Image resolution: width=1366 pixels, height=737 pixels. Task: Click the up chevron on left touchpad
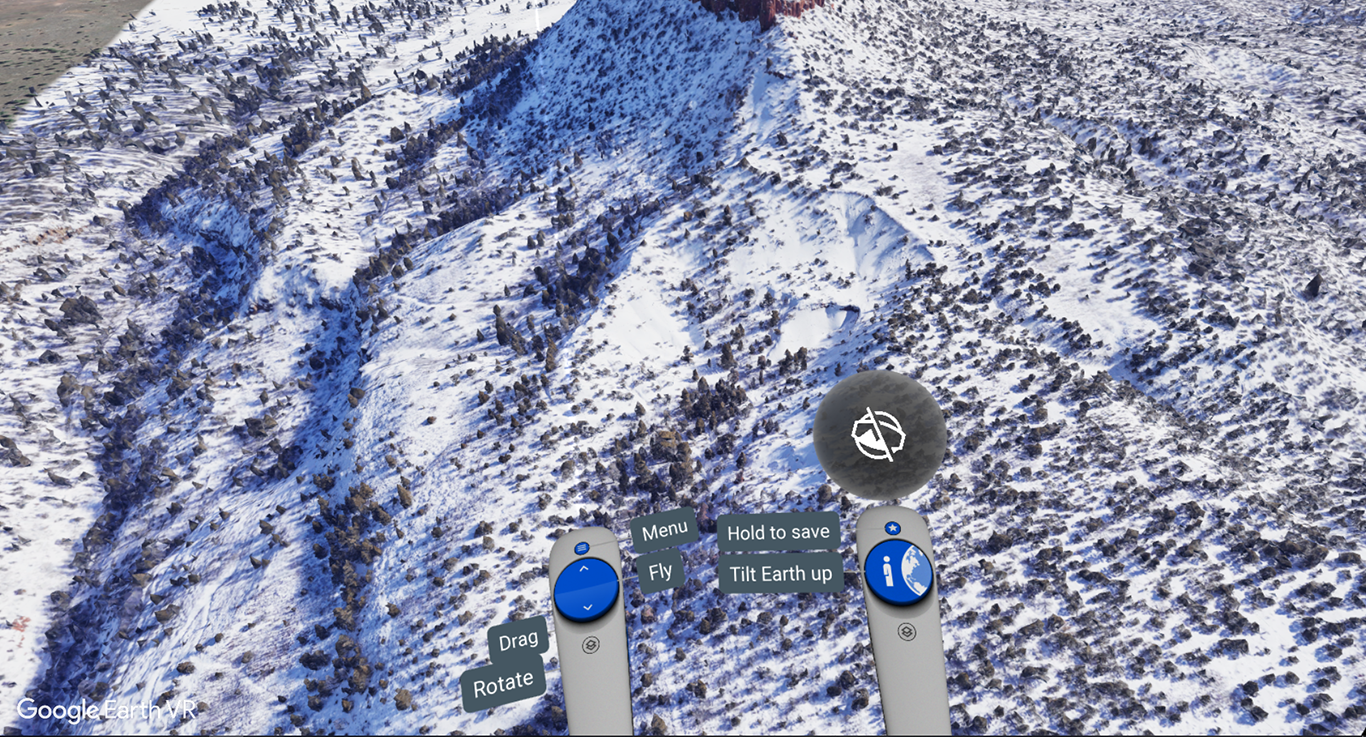tap(583, 570)
